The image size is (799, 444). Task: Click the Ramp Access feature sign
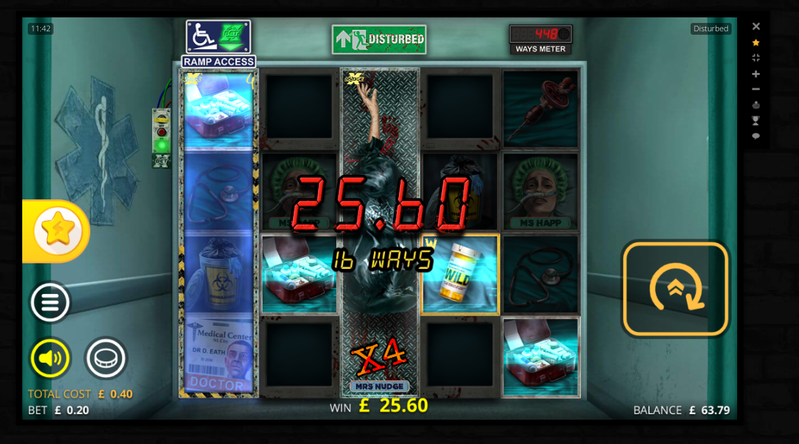[218, 44]
